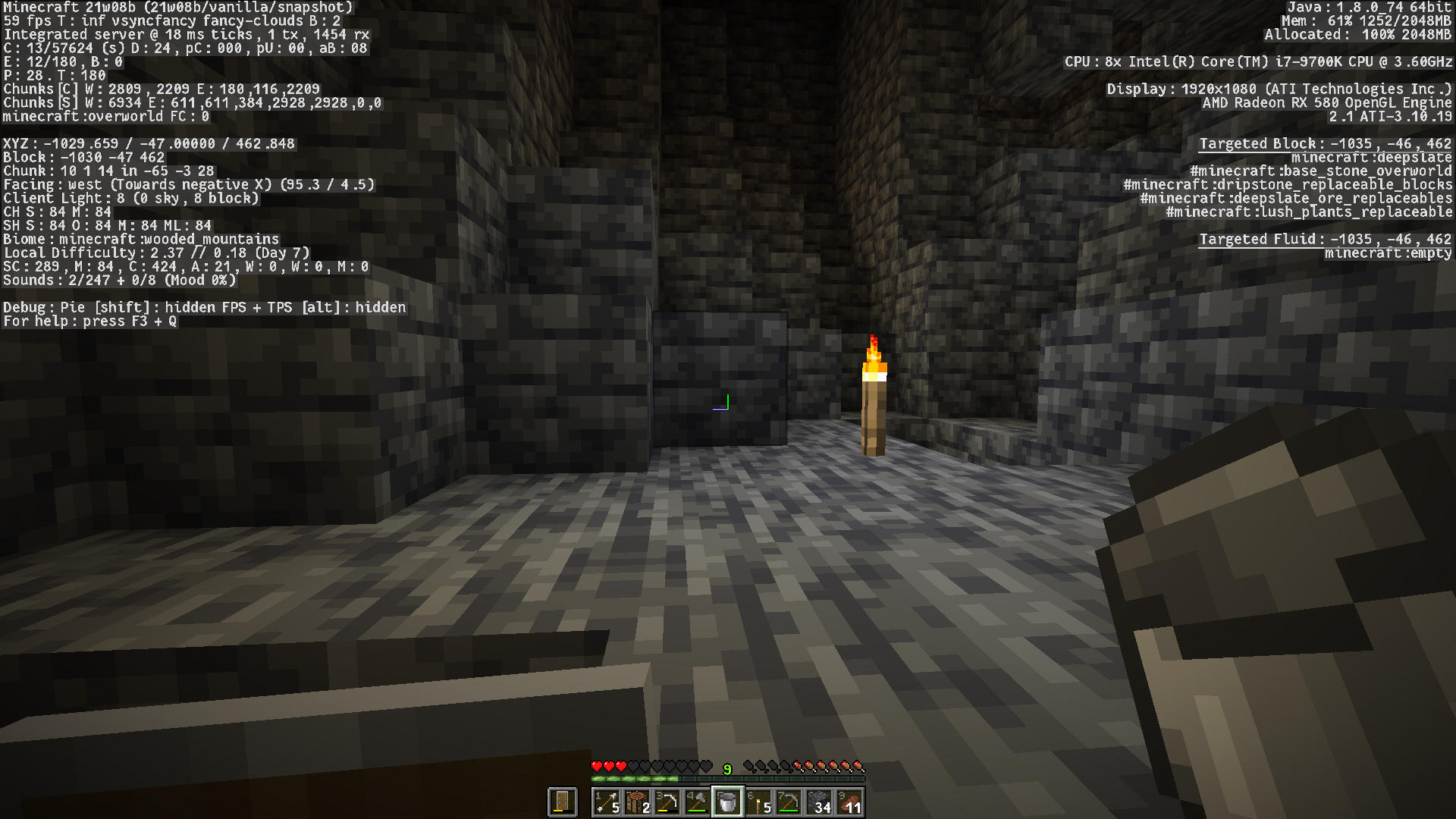Select the axe in the hotbar

(698, 802)
